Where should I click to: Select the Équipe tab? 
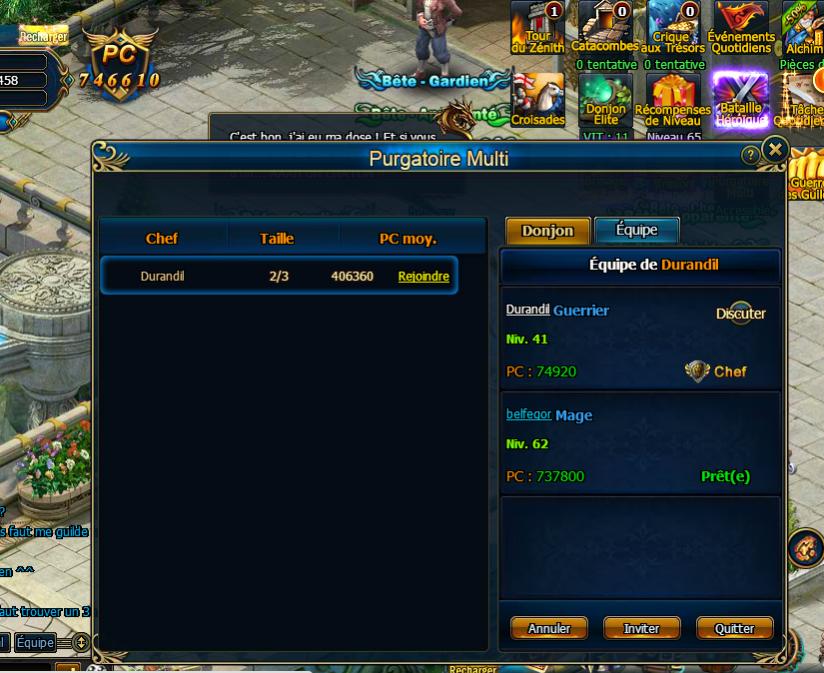pos(636,230)
